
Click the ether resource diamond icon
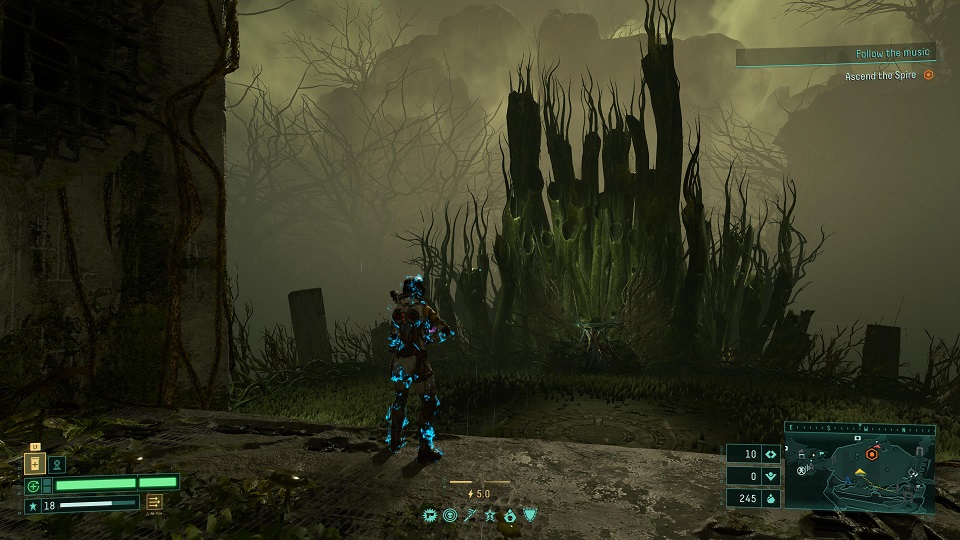pyautogui.click(x=771, y=454)
